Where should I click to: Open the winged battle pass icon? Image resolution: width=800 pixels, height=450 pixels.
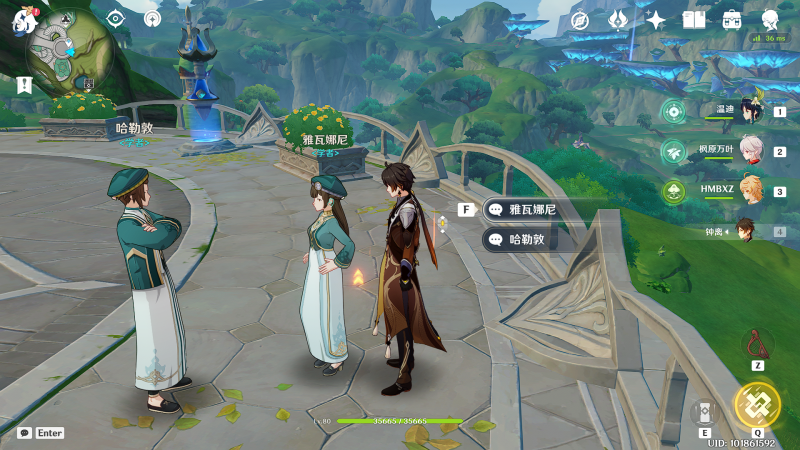point(617,19)
